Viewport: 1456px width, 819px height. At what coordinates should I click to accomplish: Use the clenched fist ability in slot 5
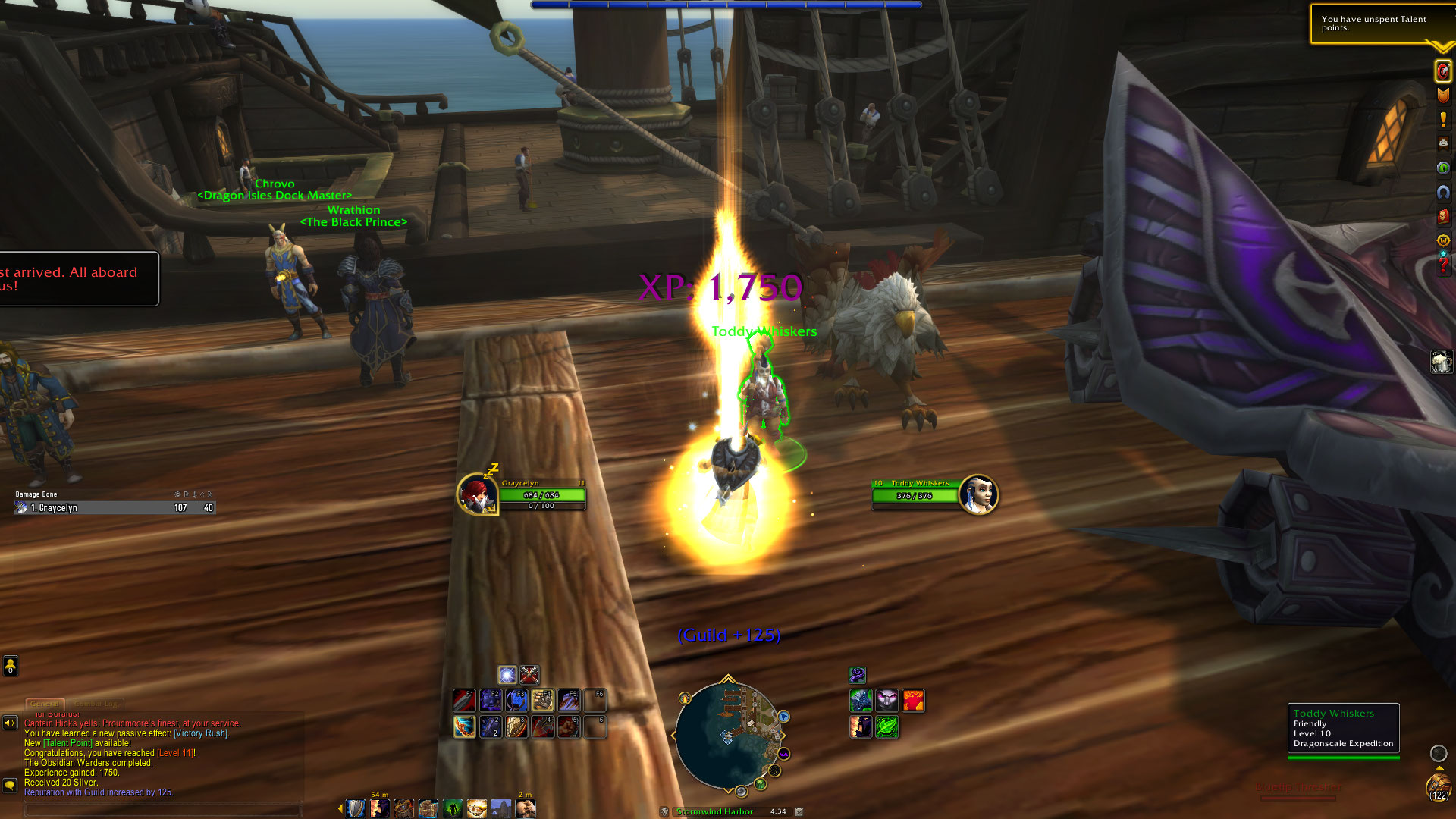pos(569,726)
